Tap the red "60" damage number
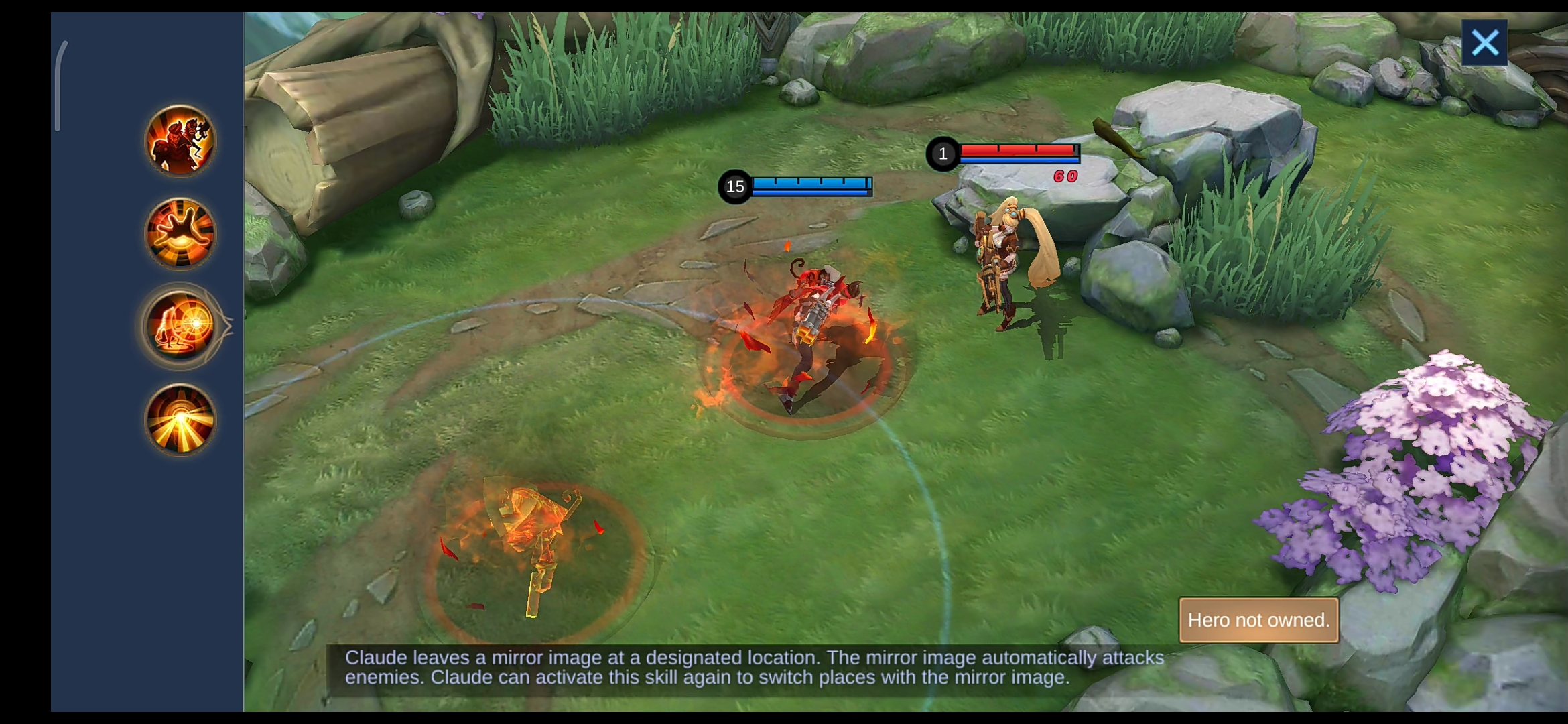 click(x=1067, y=174)
